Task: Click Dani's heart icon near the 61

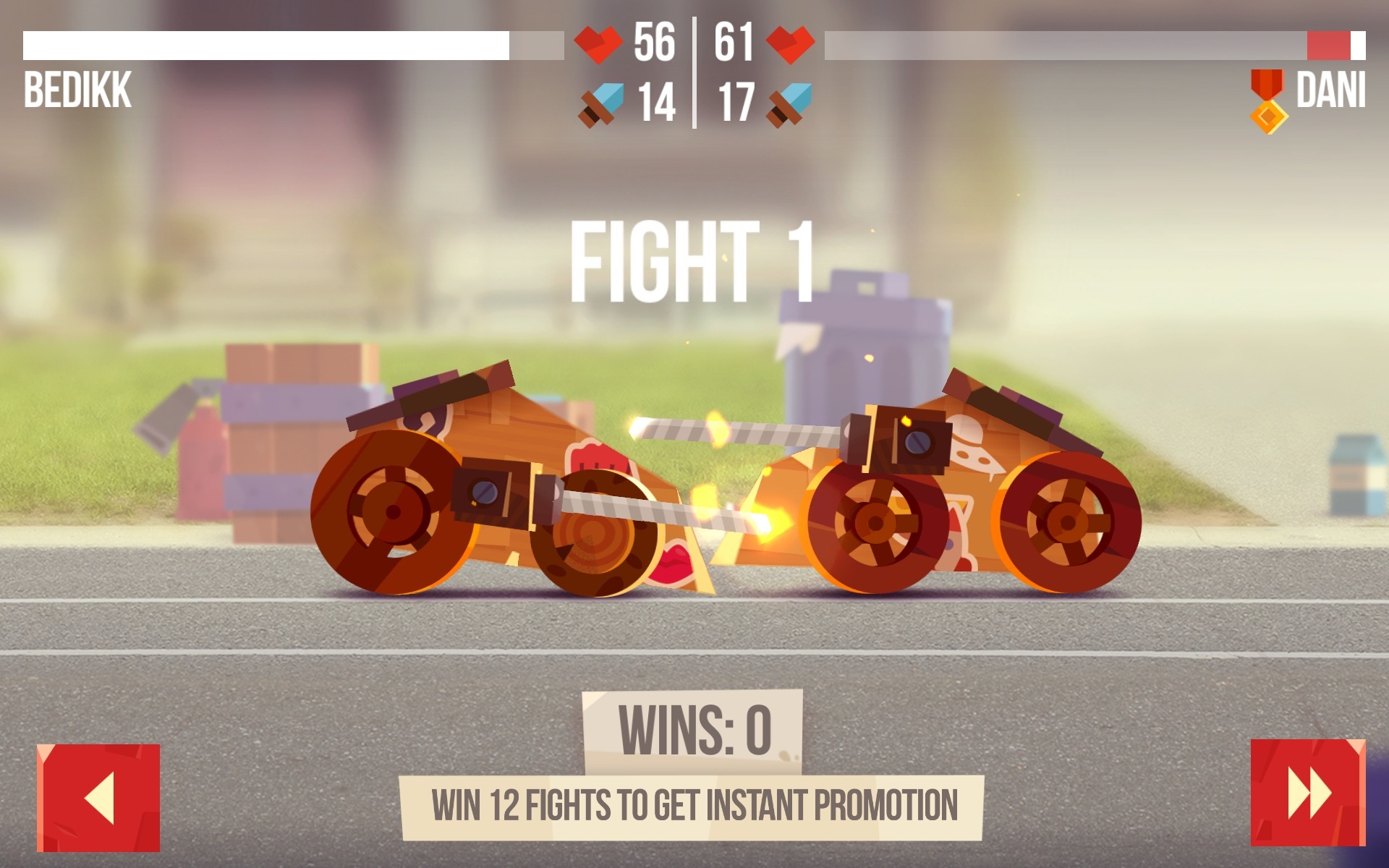Action: pyautogui.click(x=790, y=46)
